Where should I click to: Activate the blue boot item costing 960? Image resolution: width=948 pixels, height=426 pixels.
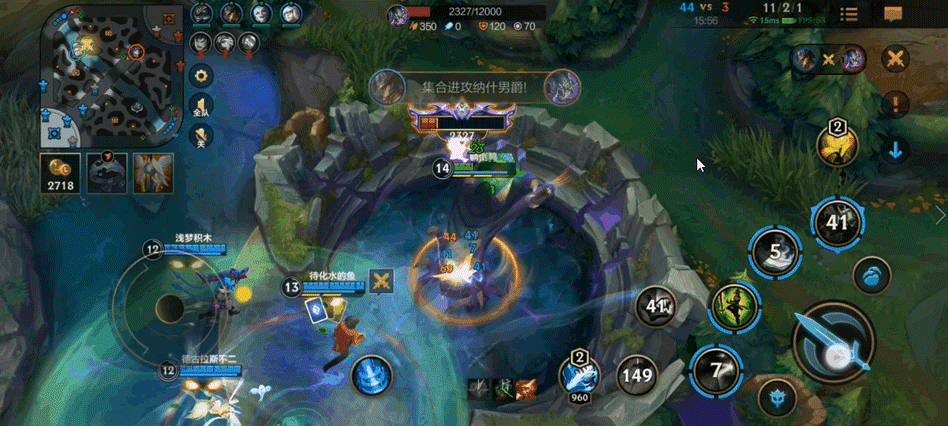point(581,376)
